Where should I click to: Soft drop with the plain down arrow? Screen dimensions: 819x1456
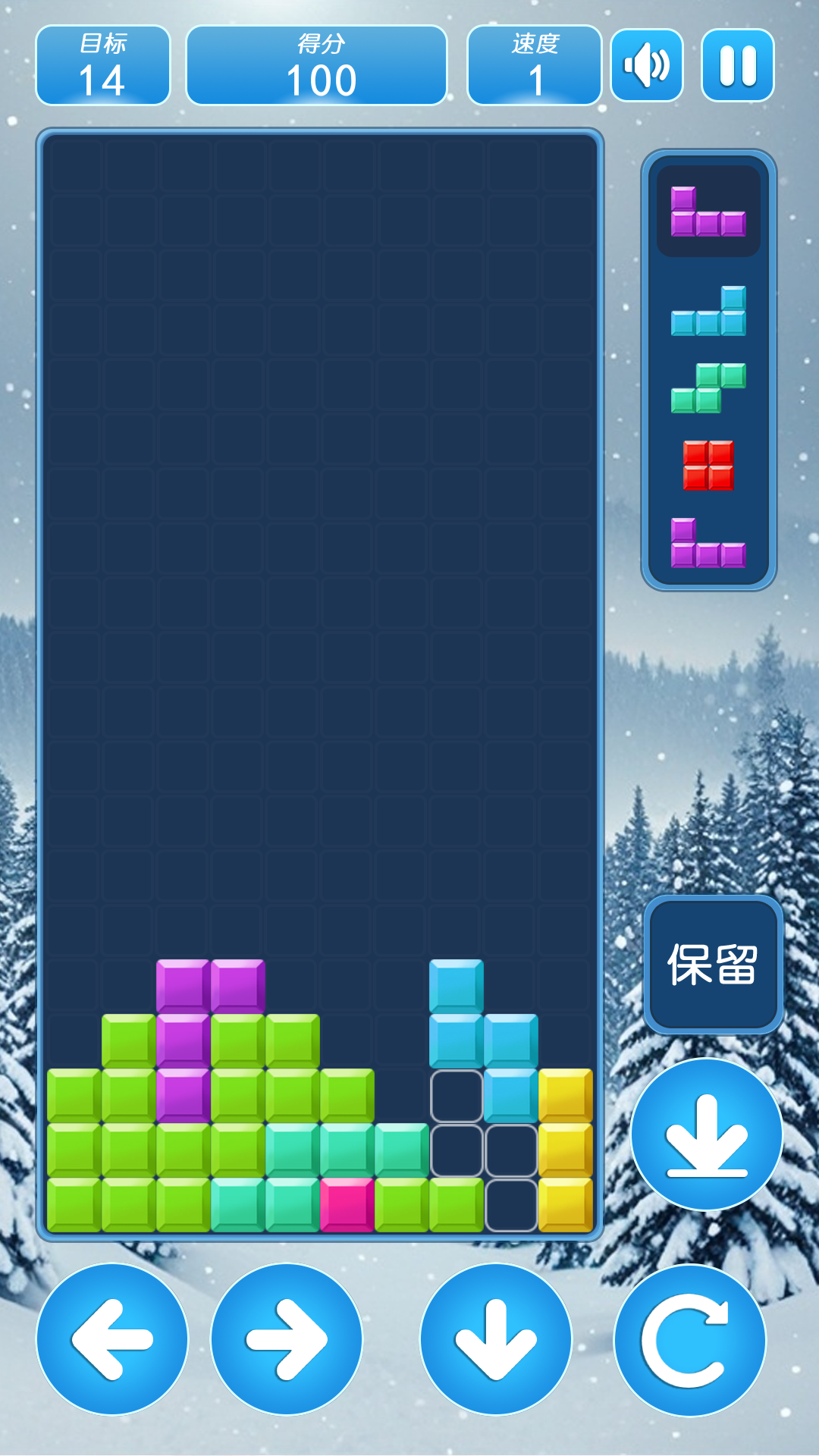496,1339
